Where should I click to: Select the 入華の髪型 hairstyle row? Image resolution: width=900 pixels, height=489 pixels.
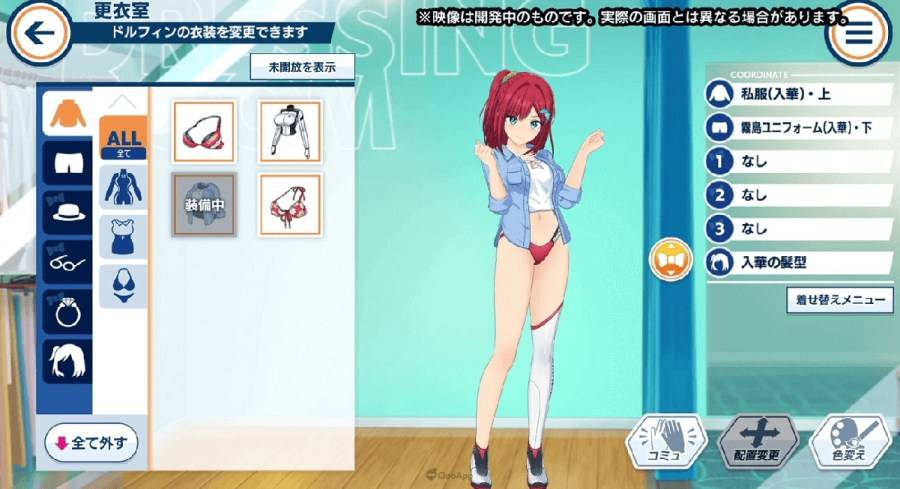click(798, 263)
